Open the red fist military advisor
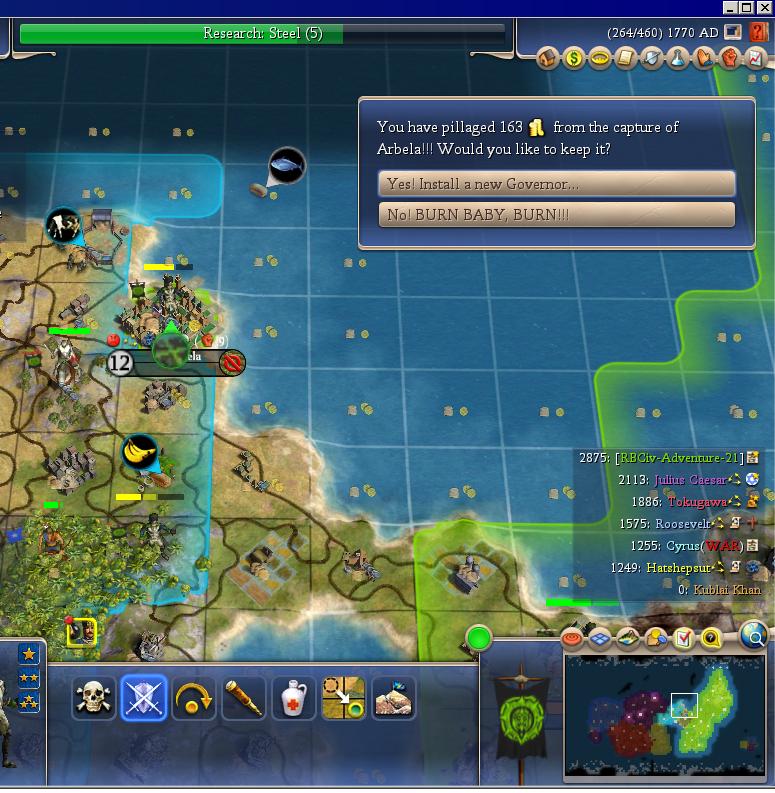 tap(729, 59)
